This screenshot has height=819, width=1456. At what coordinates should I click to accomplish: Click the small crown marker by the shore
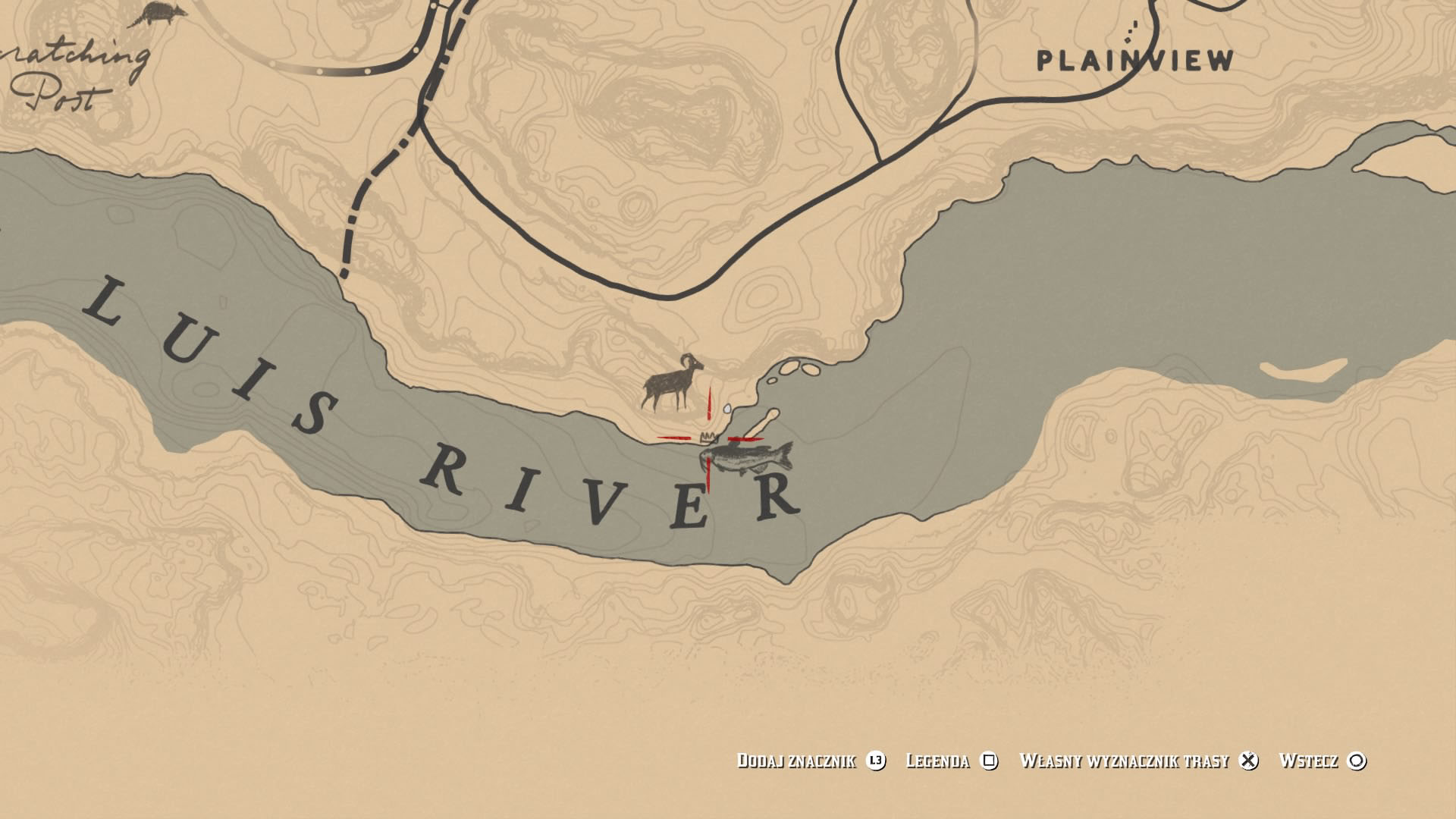click(x=709, y=437)
